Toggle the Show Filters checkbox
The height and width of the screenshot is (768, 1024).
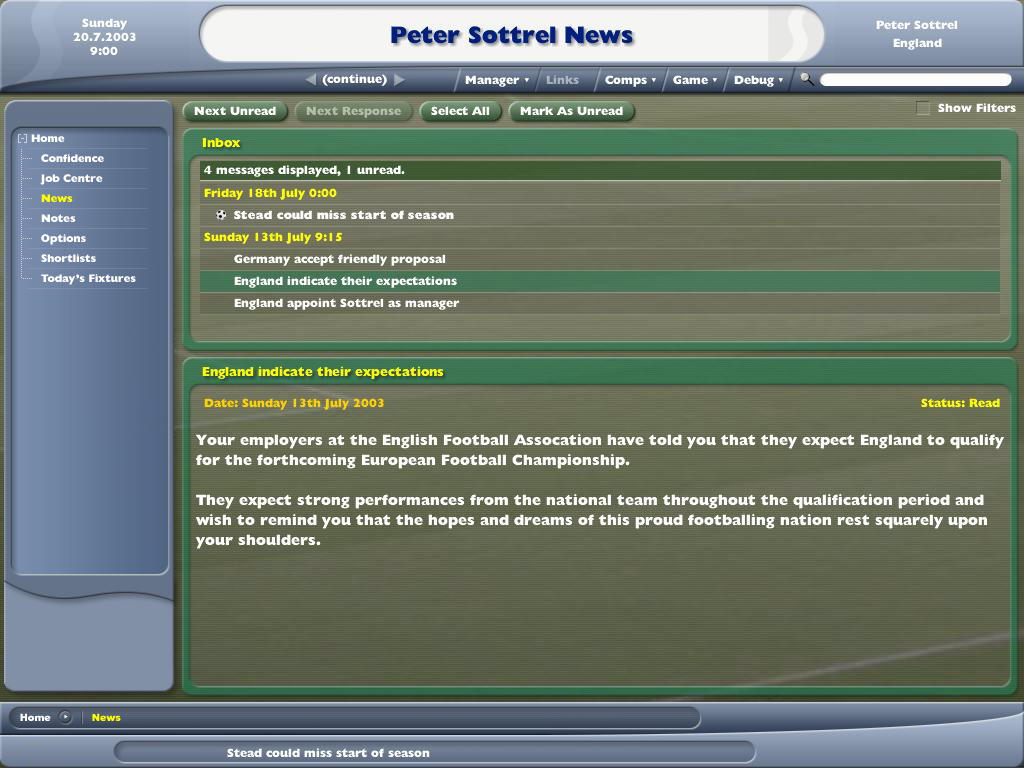[923, 108]
